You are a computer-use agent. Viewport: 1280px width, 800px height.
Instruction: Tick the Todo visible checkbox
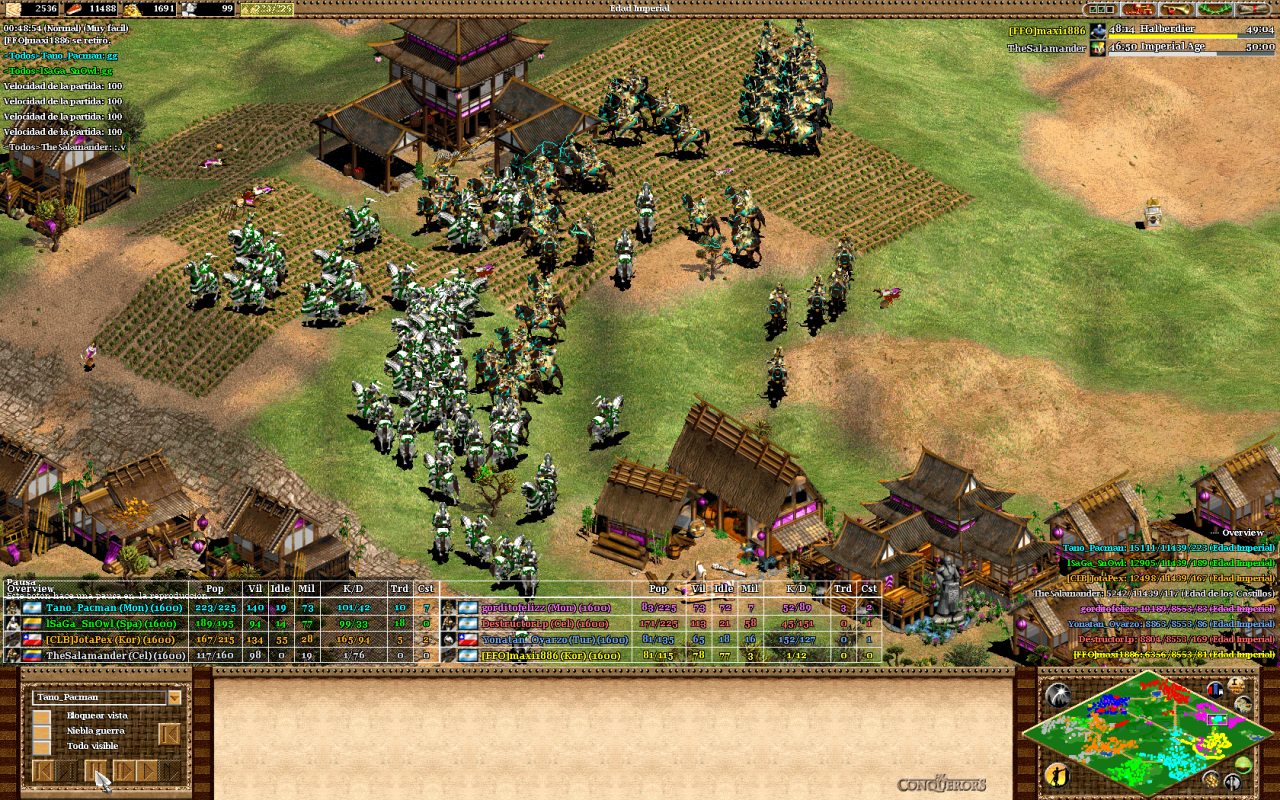pos(42,746)
